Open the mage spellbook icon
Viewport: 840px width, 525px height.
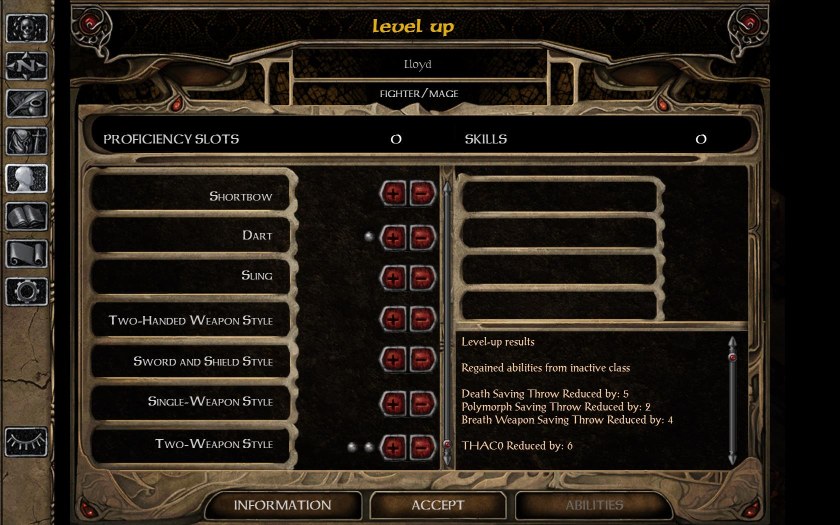[27, 217]
